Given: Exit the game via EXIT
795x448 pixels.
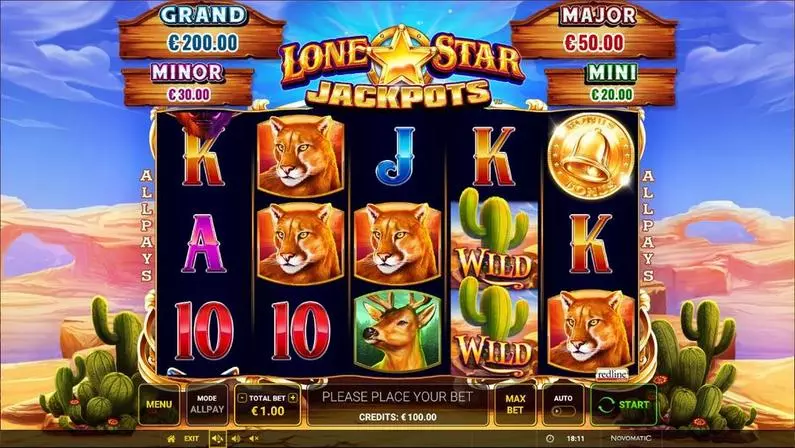Looking at the screenshot, I should click(190, 438).
